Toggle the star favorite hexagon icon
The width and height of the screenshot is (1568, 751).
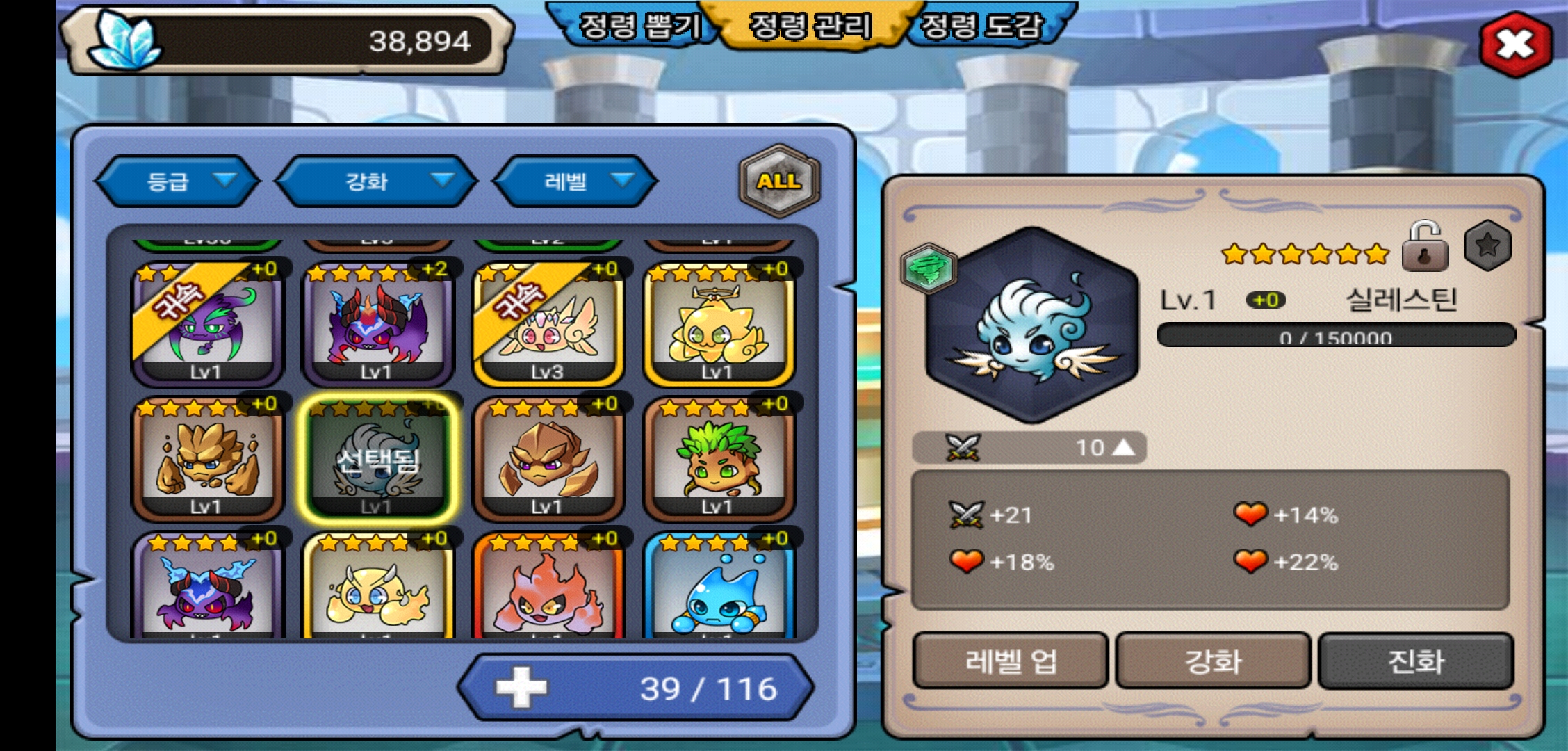pyautogui.click(x=1487, y=245)
